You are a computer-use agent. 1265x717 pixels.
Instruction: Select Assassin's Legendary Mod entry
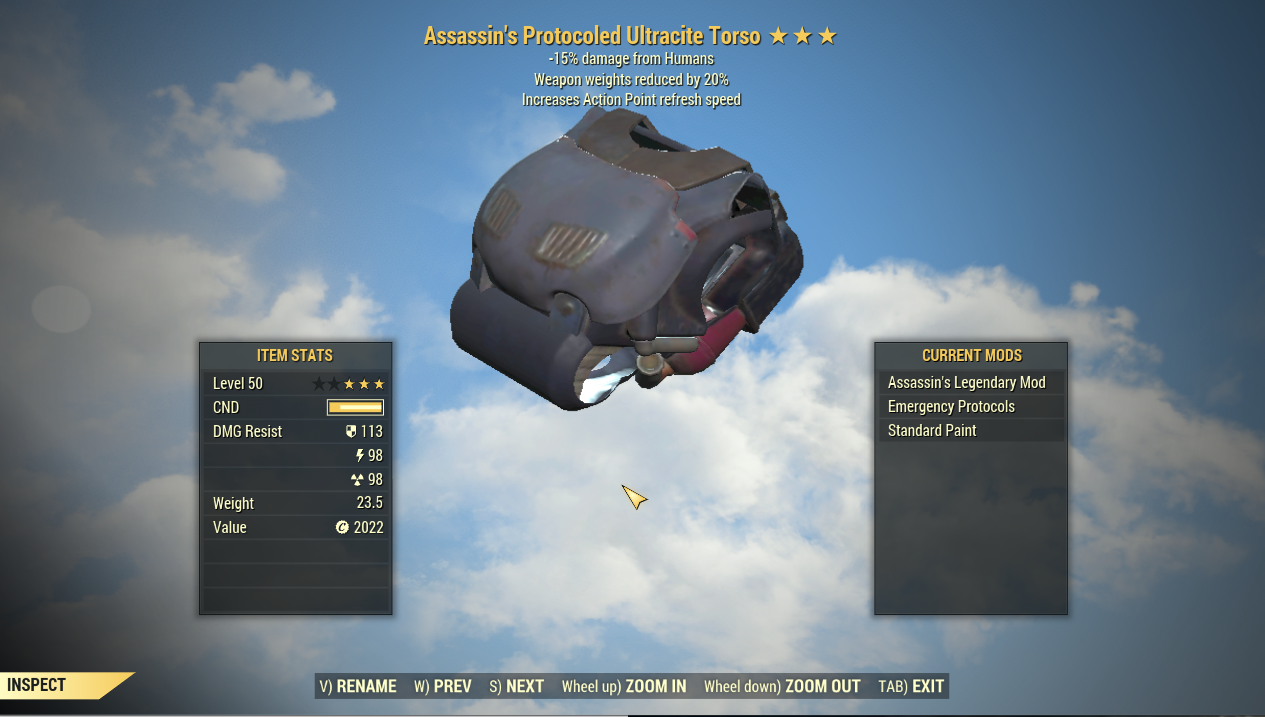967,383
